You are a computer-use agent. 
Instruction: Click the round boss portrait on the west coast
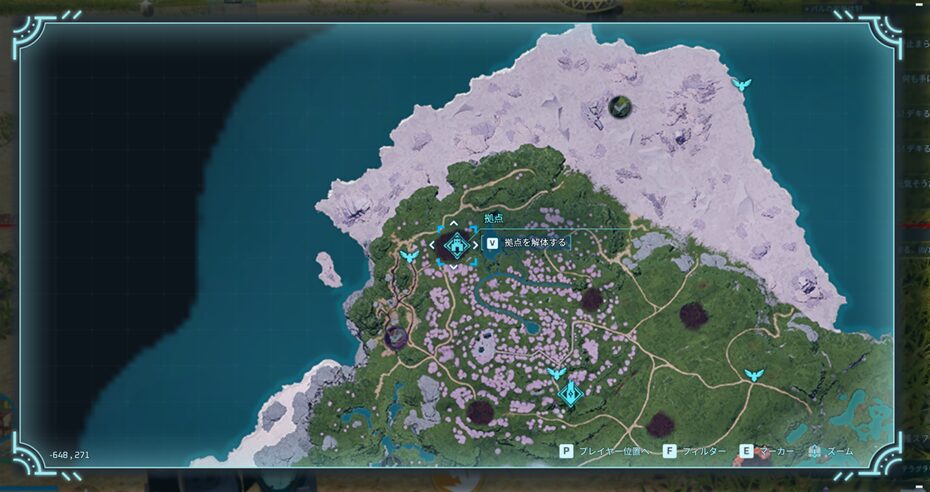pyautogui.click(x=397, y=336)
